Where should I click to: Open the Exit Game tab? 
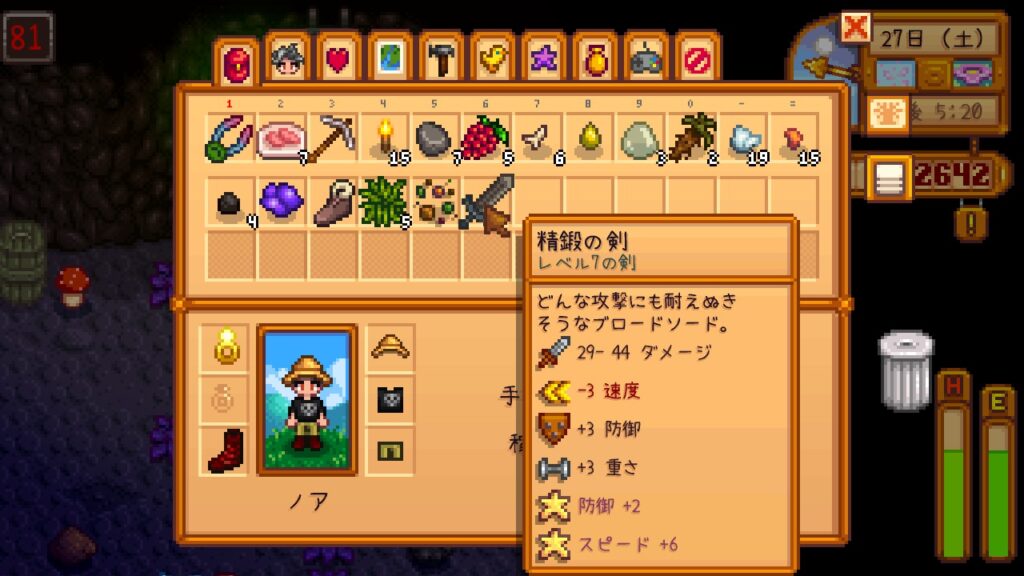[x=697, y=60]
